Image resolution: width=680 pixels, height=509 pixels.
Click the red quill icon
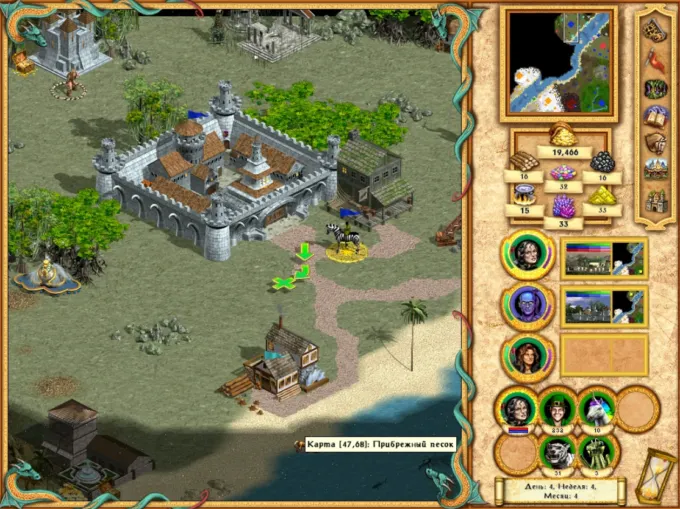[656, 60]
